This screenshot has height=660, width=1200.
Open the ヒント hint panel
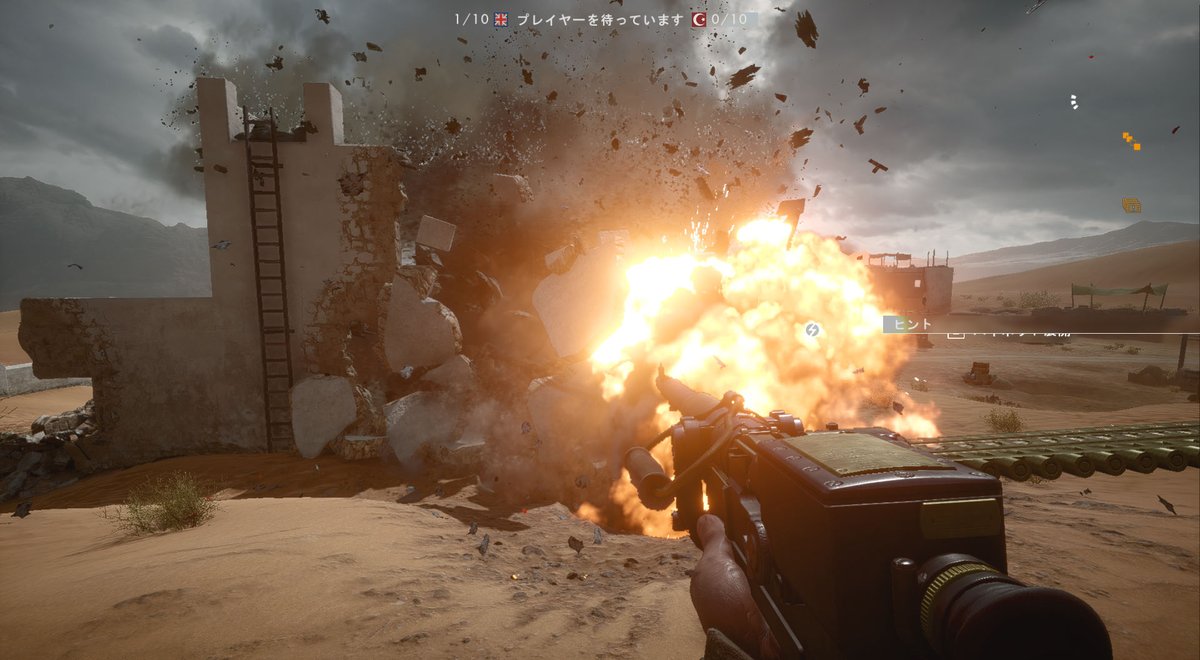(909, 324)
